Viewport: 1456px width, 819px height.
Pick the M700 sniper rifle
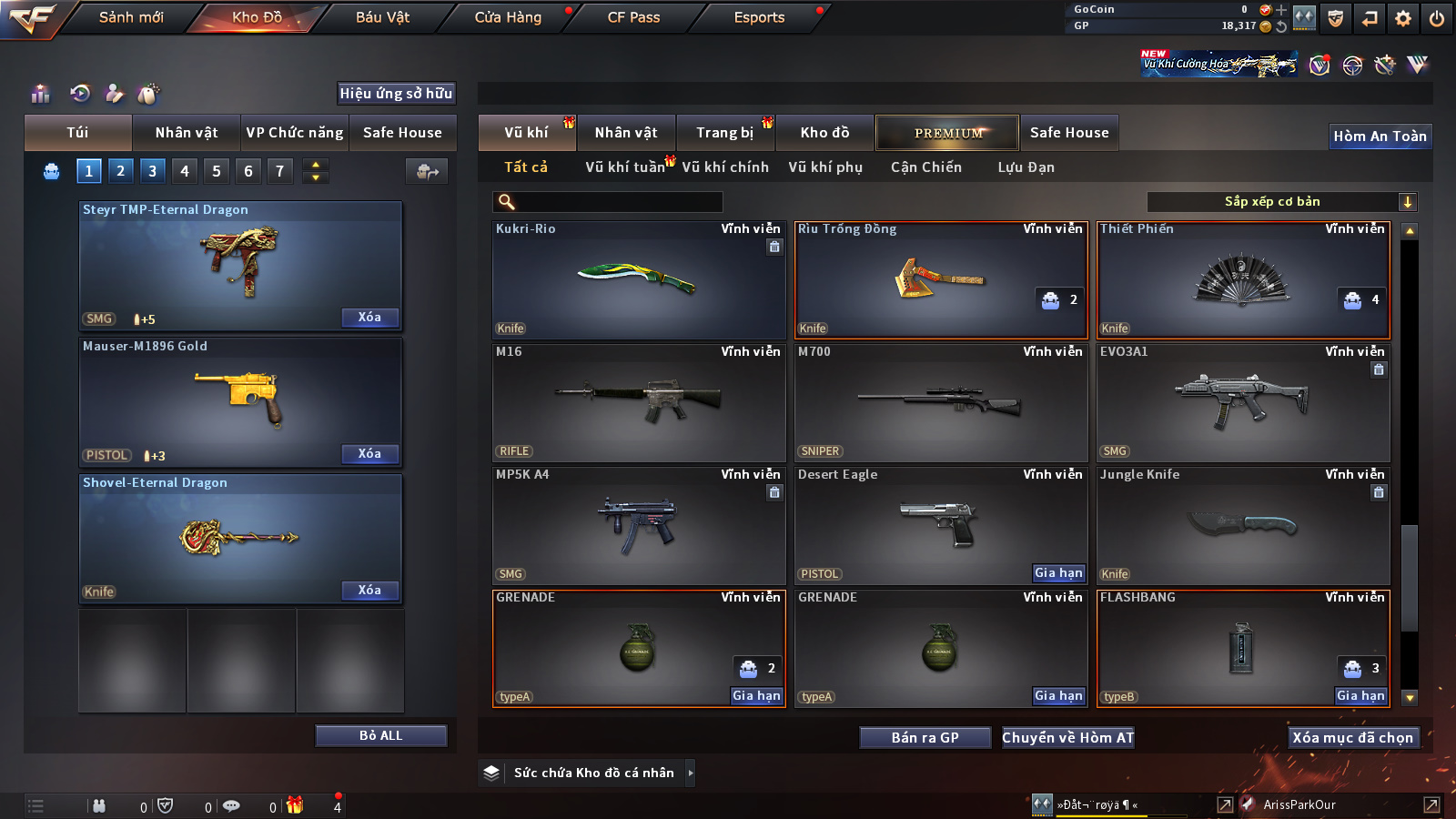click(x=940, y=403)
